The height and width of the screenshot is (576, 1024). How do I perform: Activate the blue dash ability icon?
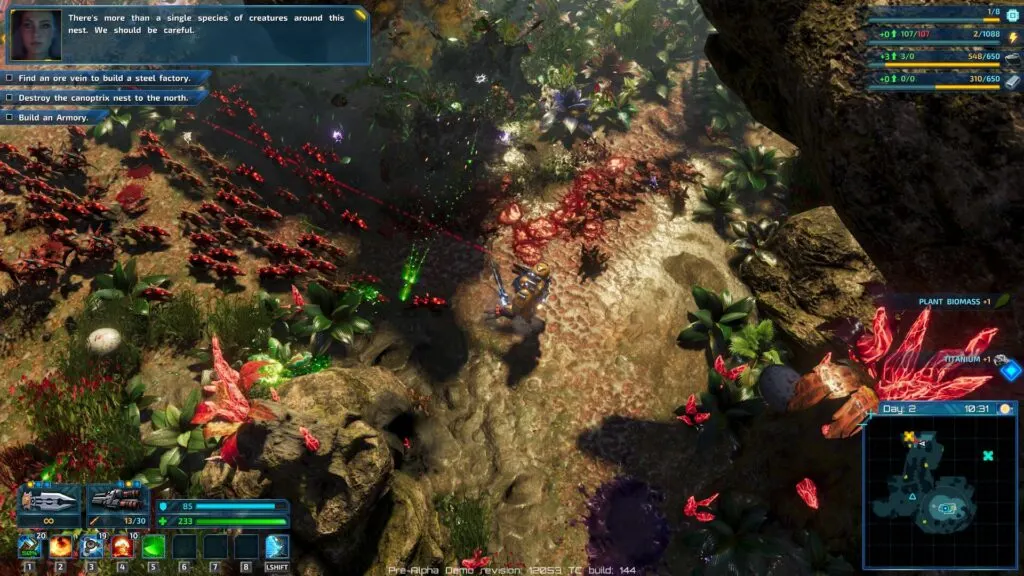277,547
